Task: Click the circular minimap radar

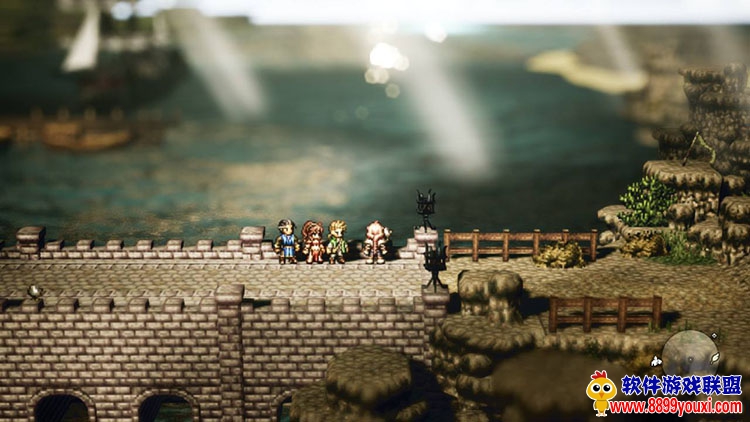Action: click(690, 352)
